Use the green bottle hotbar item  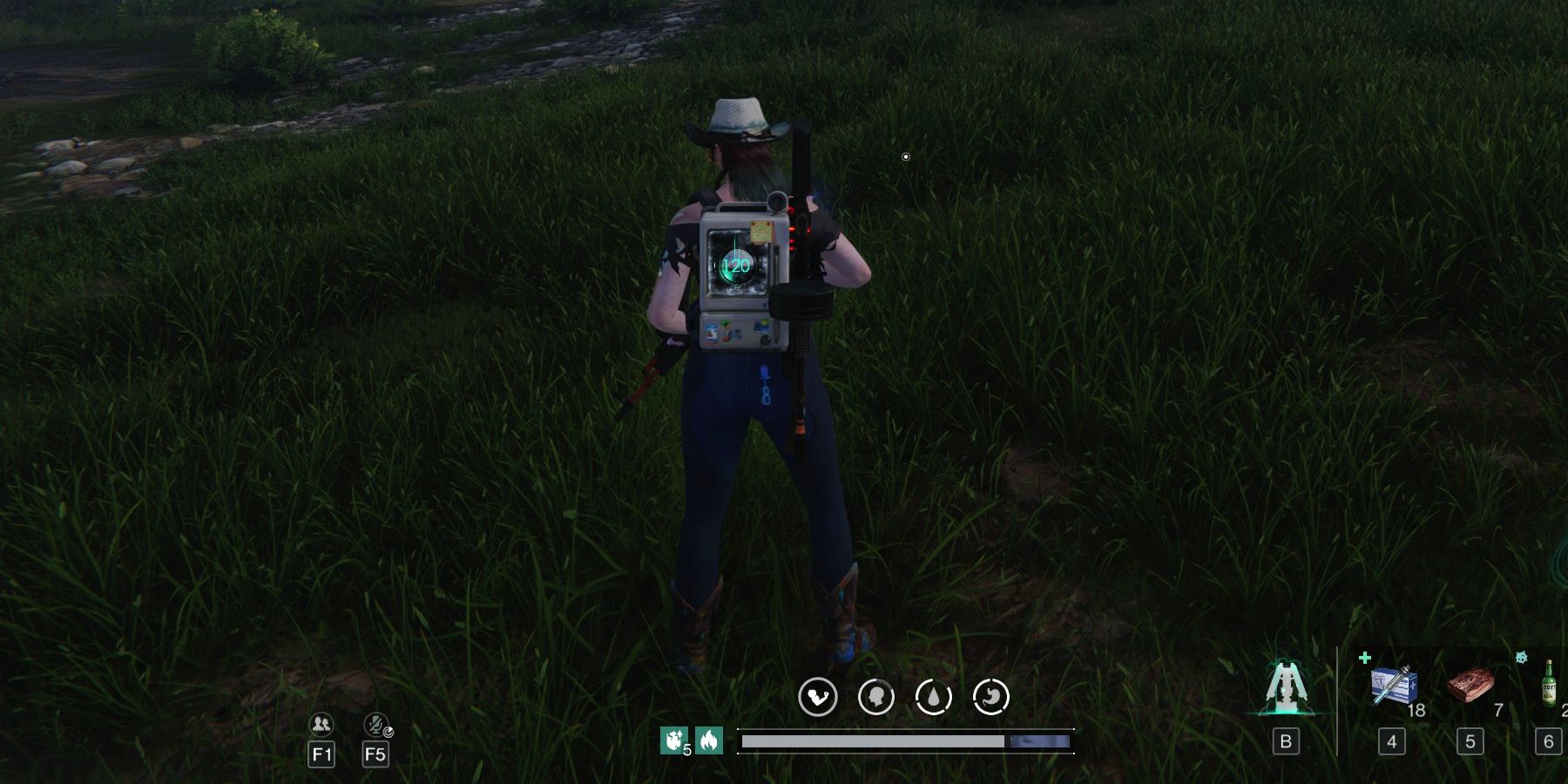(x=1549, y=684)
